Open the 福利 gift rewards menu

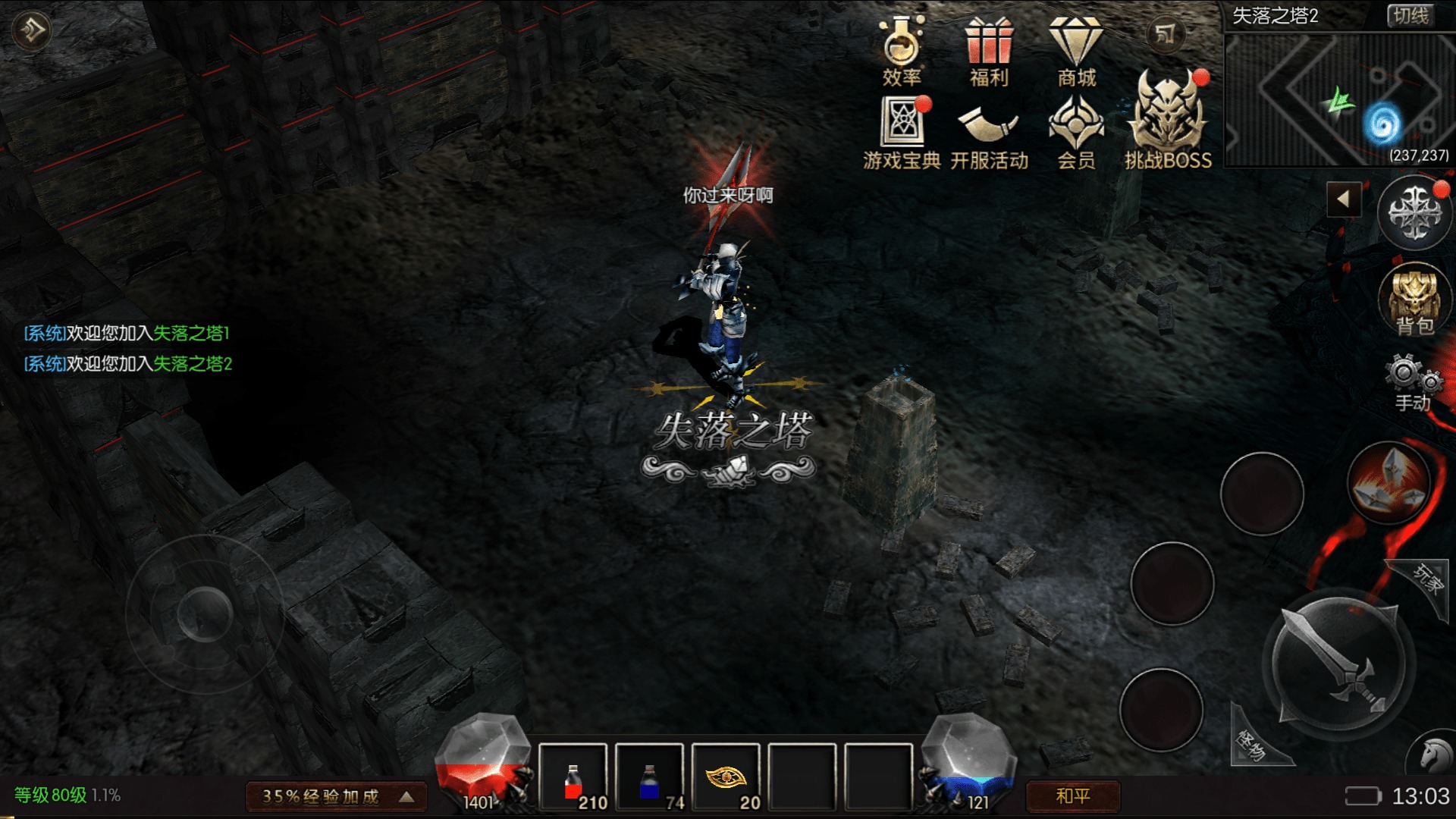pos(989,50)
